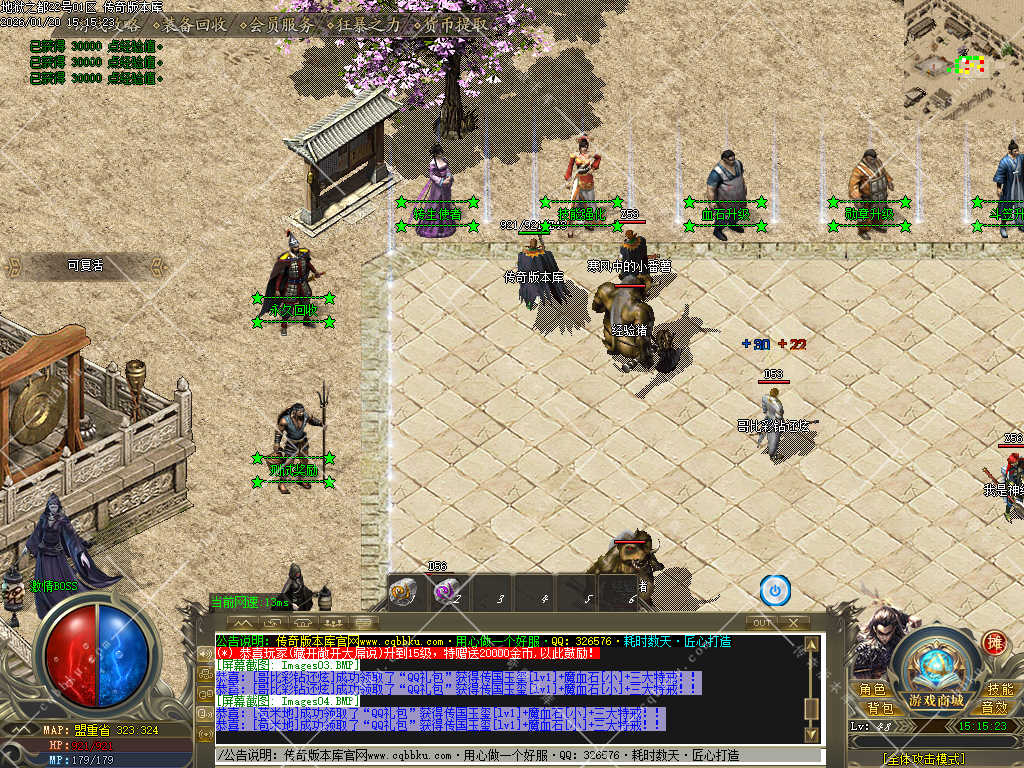Use the item in hotbar slot 1
The image size is (1024, 768).
405,592
